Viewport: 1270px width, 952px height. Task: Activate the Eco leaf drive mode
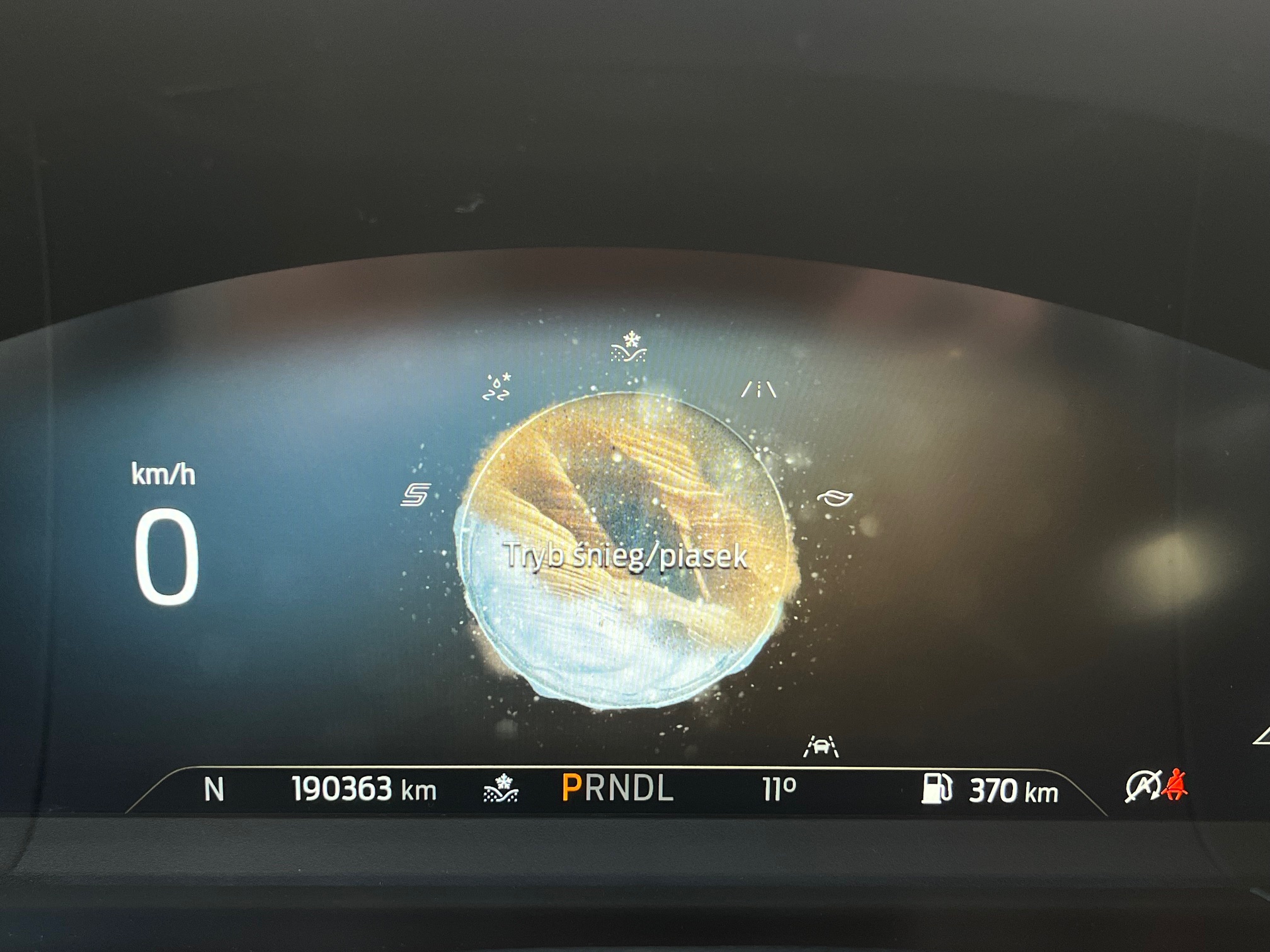pyautogui.click(x=835, y=498)
